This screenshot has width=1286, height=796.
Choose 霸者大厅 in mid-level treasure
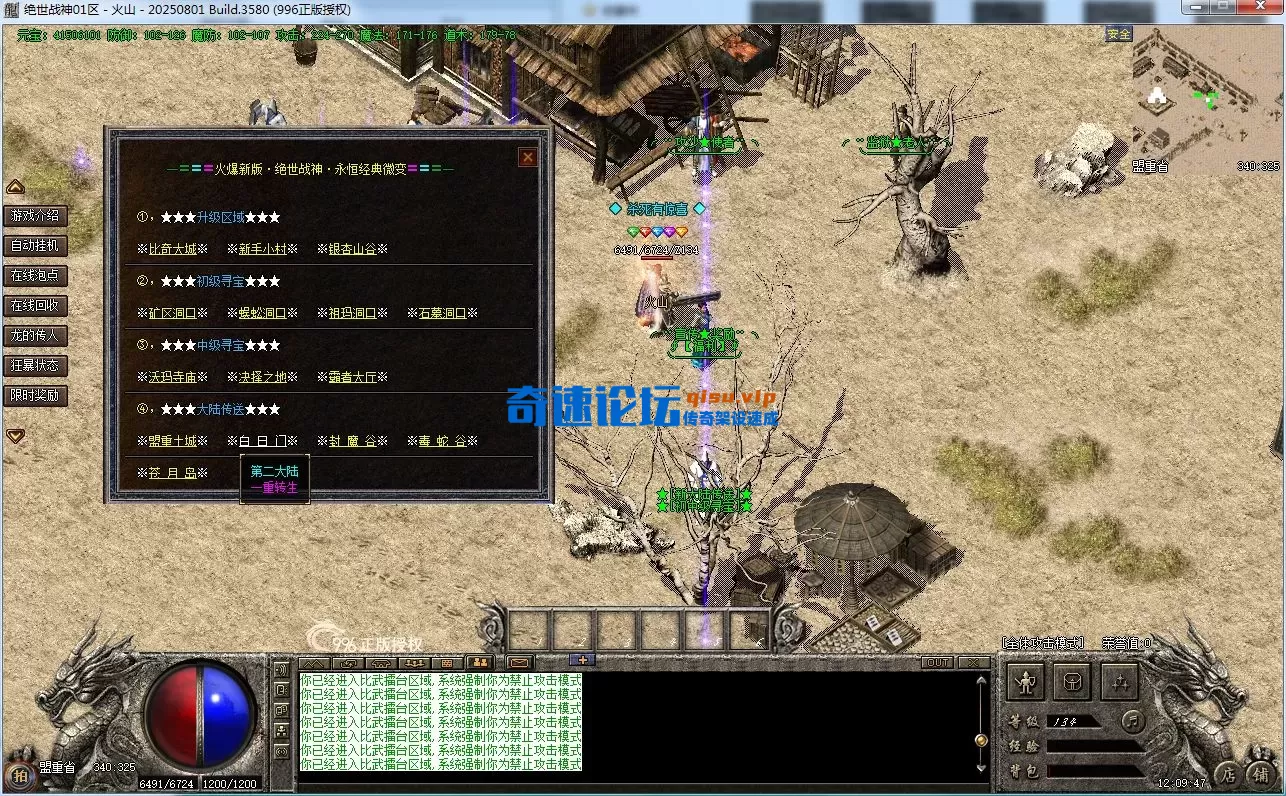click(352, 377)
